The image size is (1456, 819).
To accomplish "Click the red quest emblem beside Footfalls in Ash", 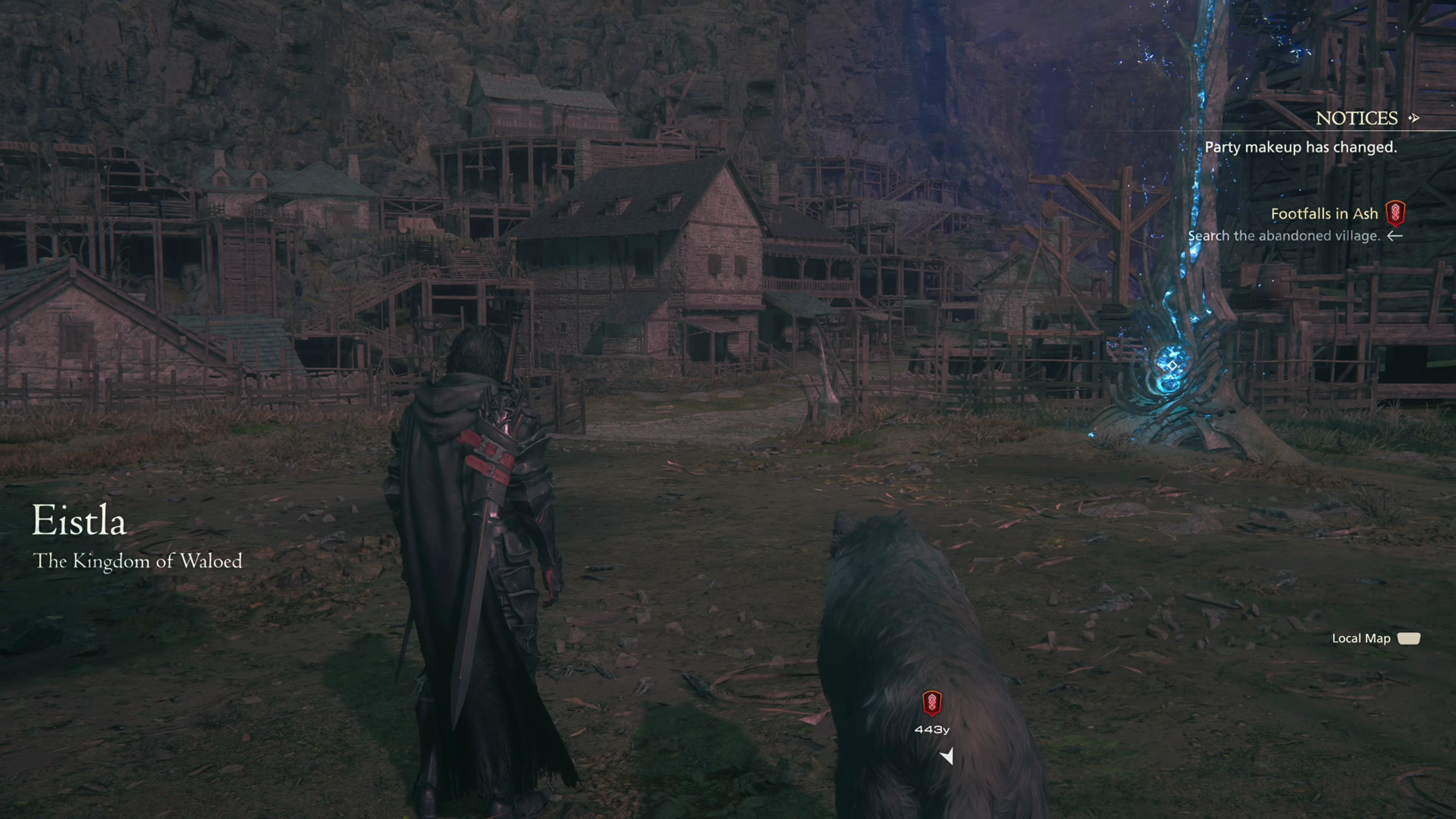I will pyautogui.click(x=1395, y=213).
